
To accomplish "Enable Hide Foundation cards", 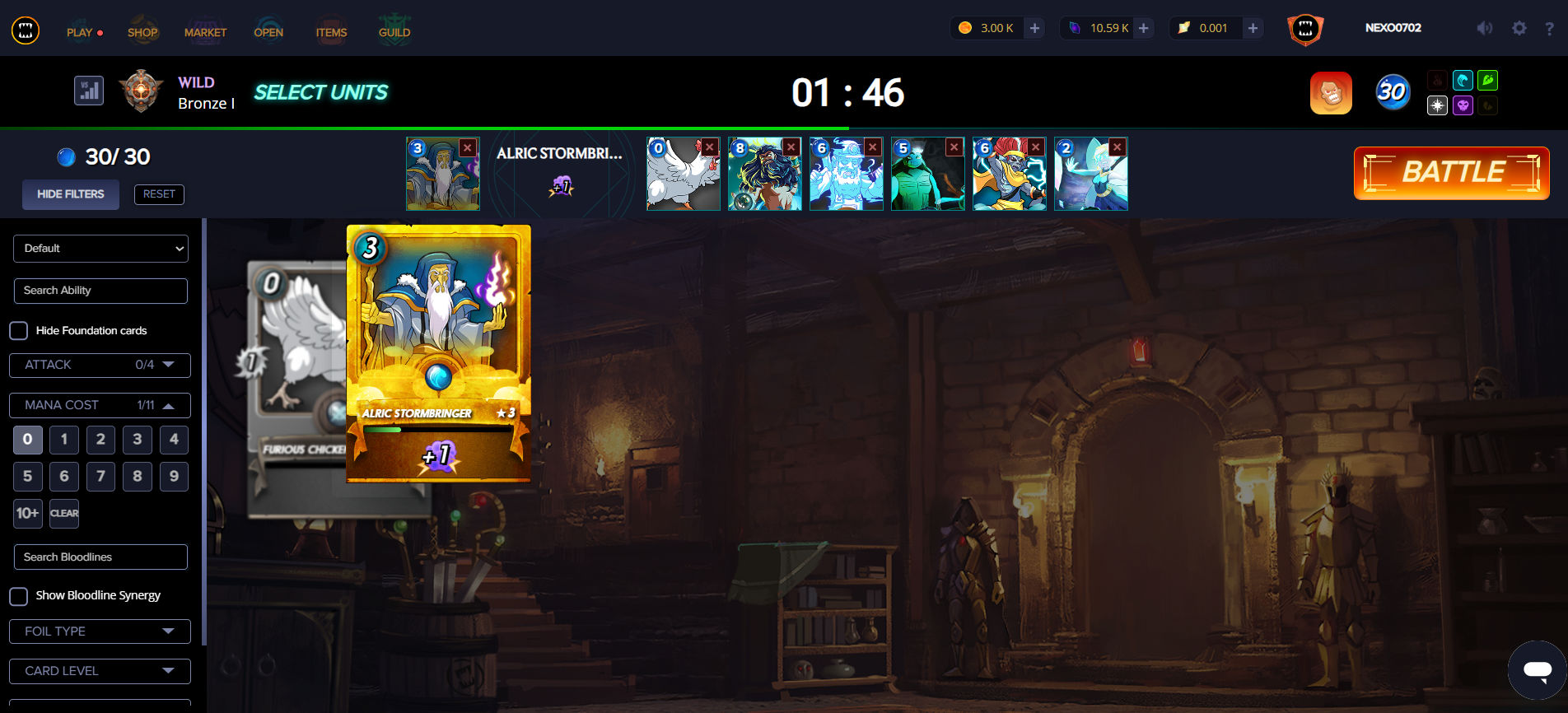I will coord(18,330).
